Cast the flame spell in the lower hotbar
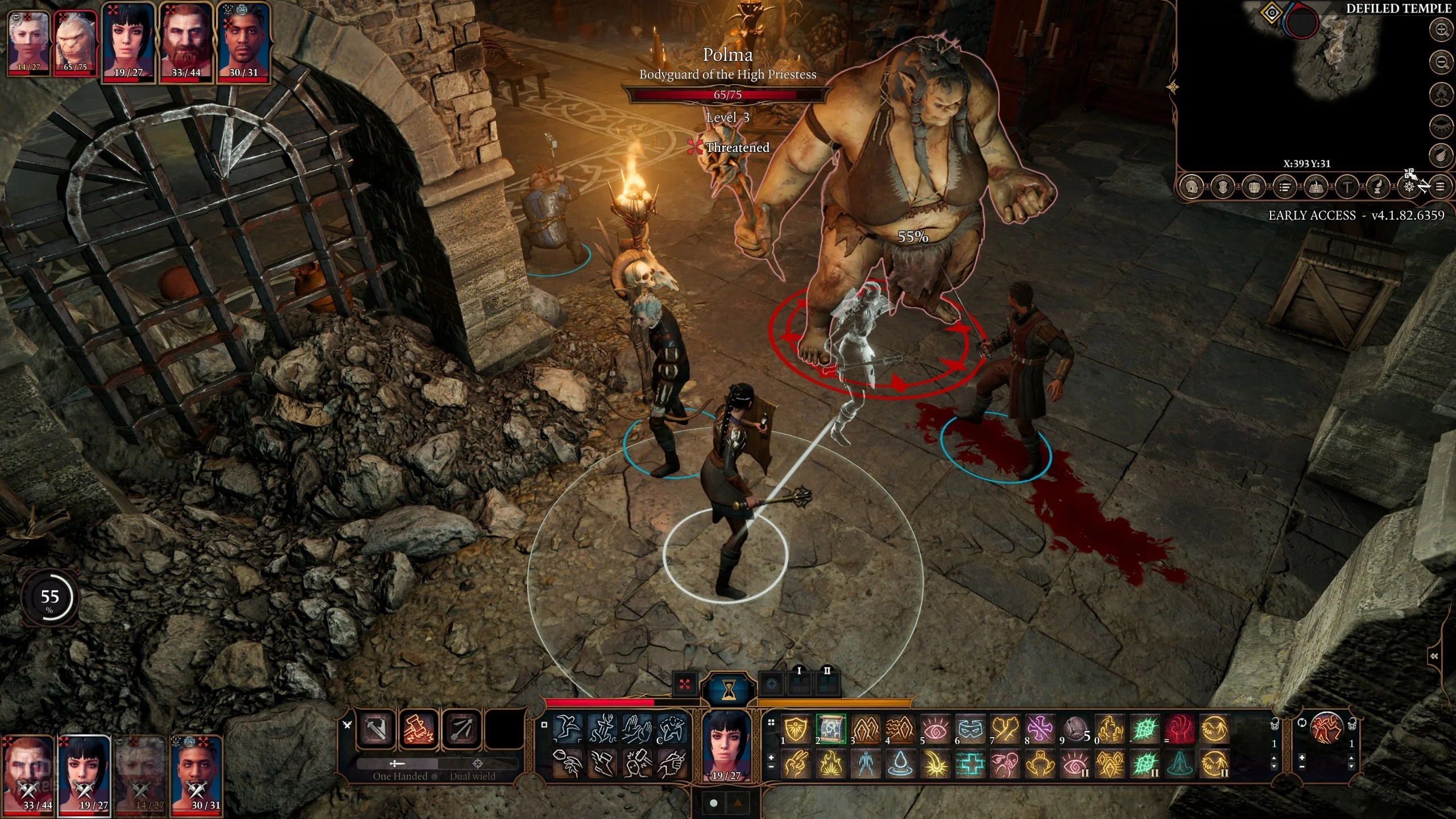The width and height of the screenshot is (1456, 819). [830, 763]
